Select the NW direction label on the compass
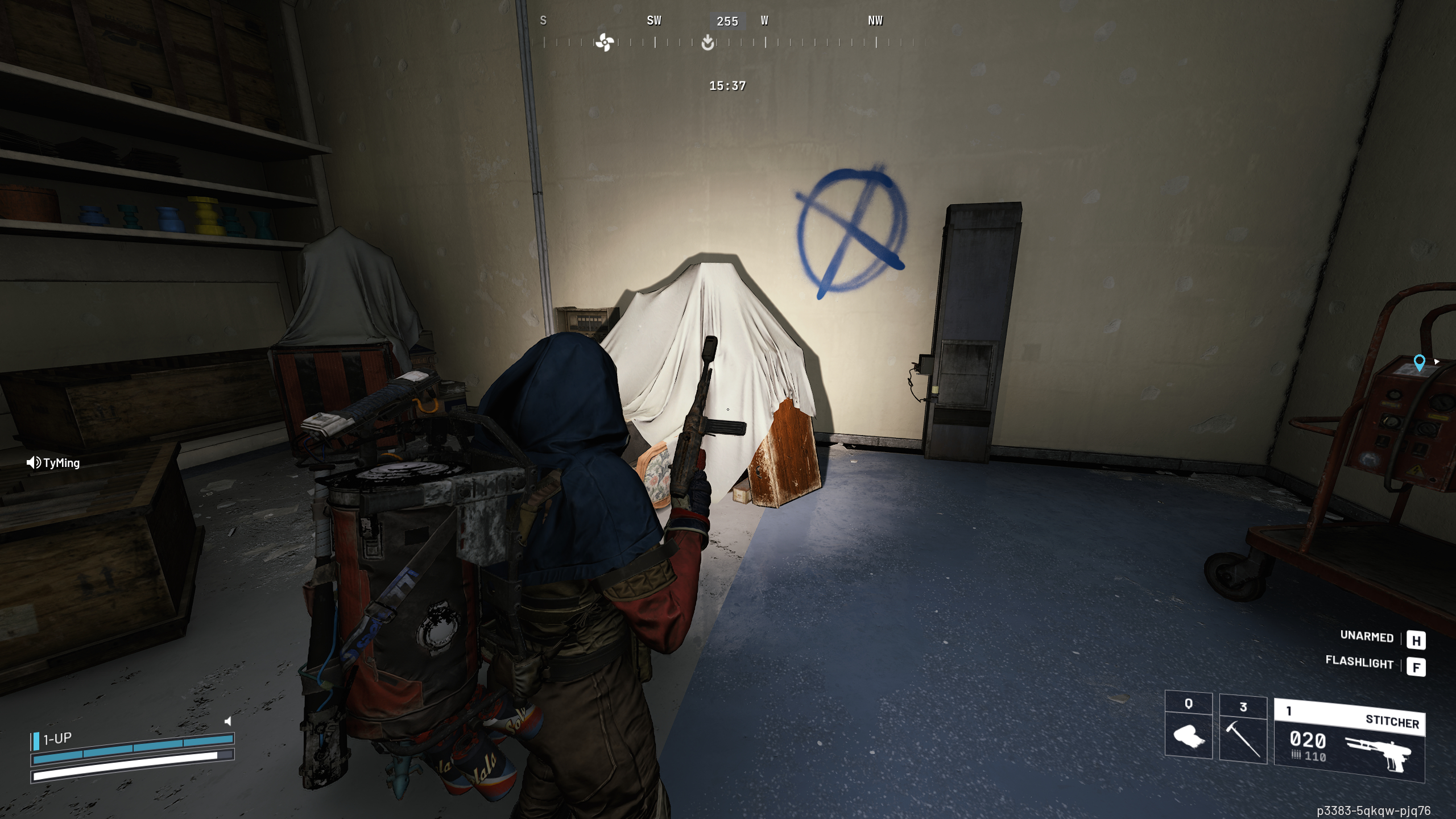 pyautogui.click(x=875, y=21)
